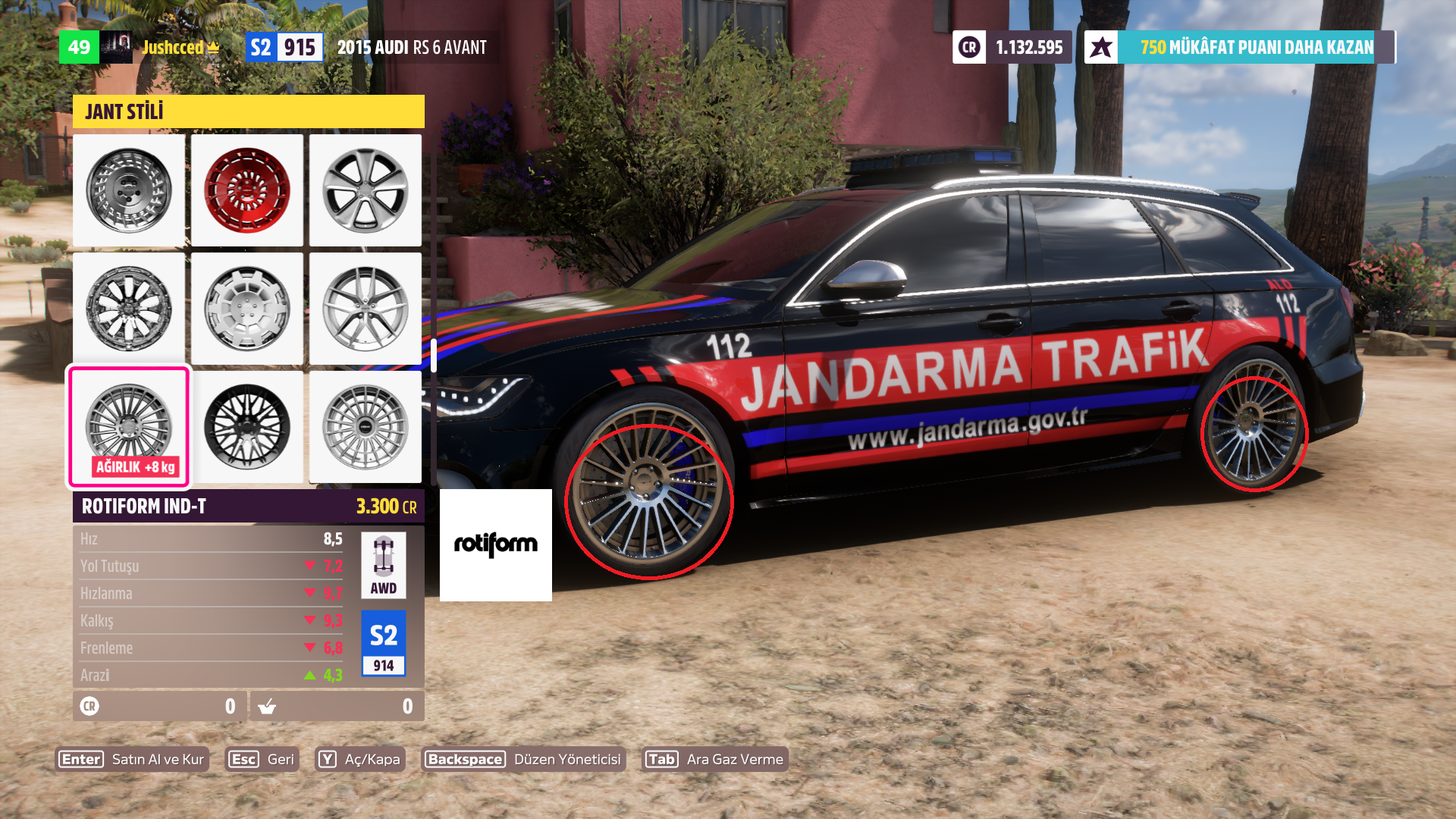Open the Düzen Yöneticisi option

click(x=523, y=759)
